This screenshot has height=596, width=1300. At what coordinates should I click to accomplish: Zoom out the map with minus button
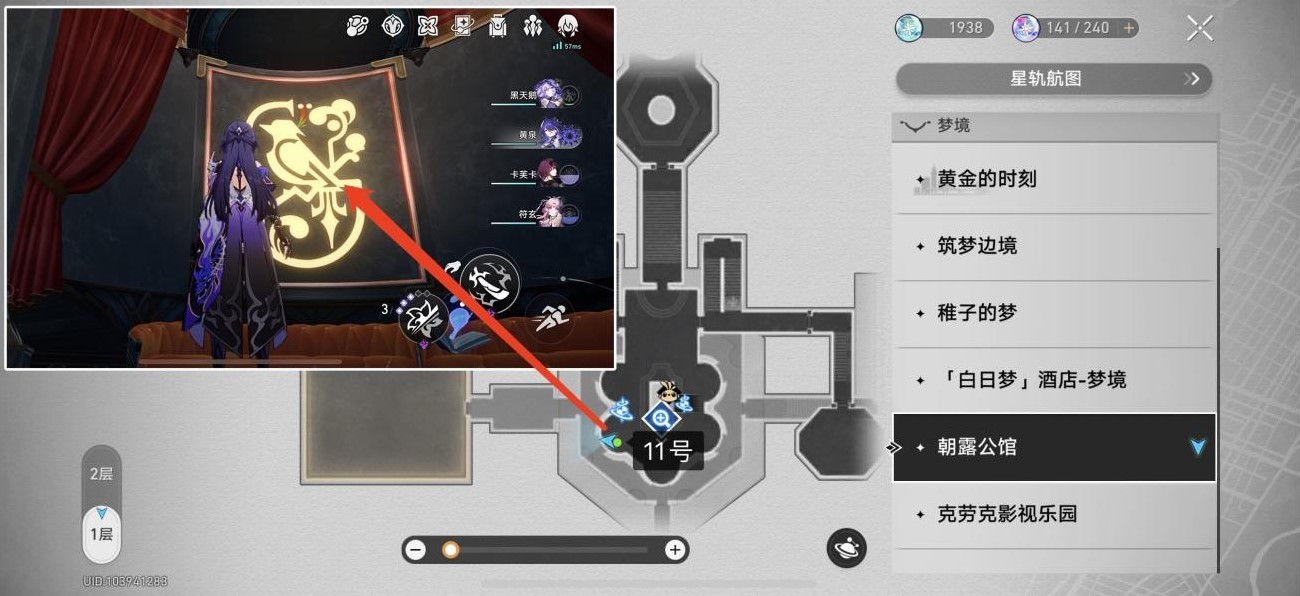[417, 550]
